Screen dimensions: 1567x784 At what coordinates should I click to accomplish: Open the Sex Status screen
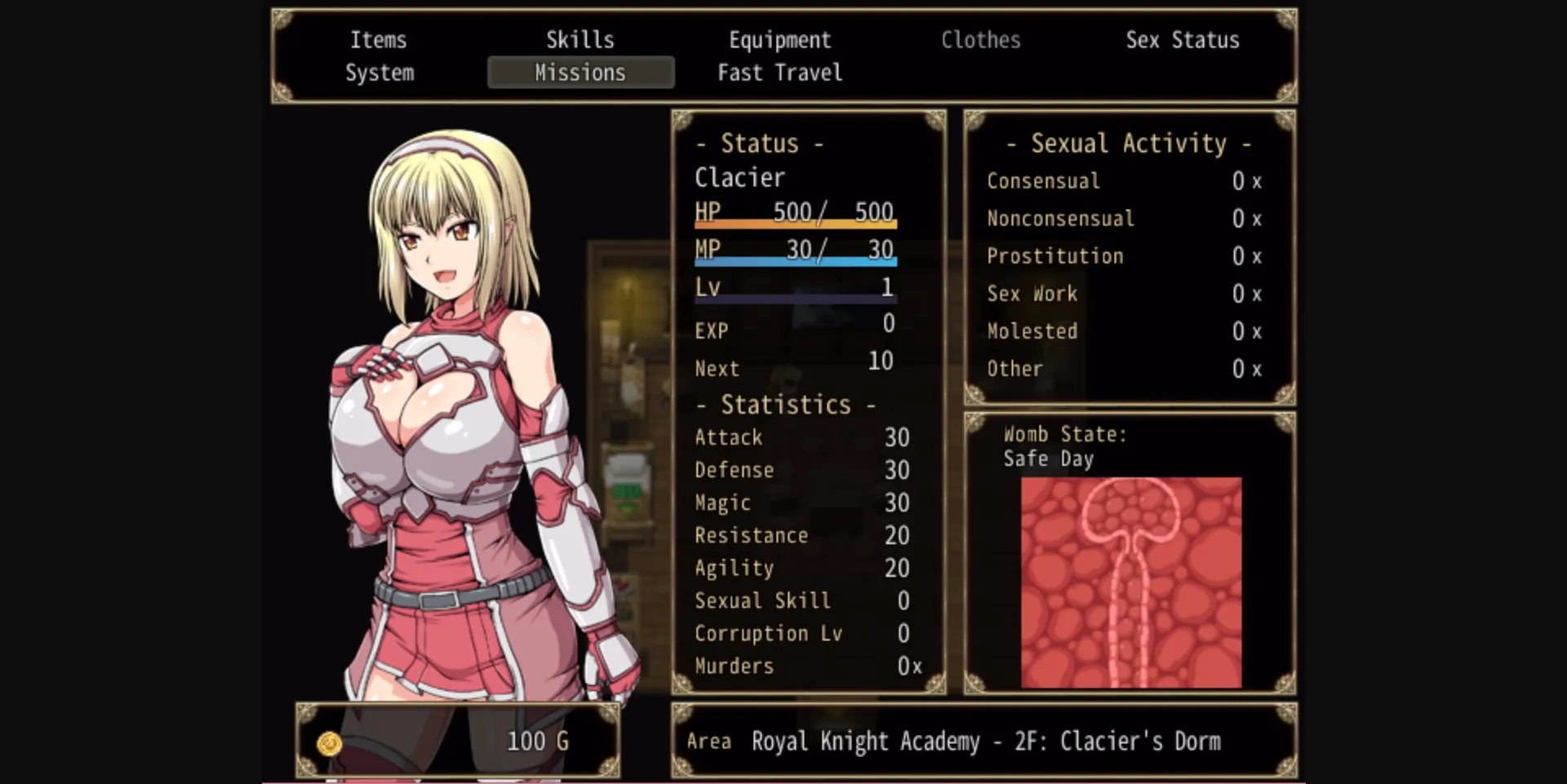pyautogui.click(x=1182, y=39)
